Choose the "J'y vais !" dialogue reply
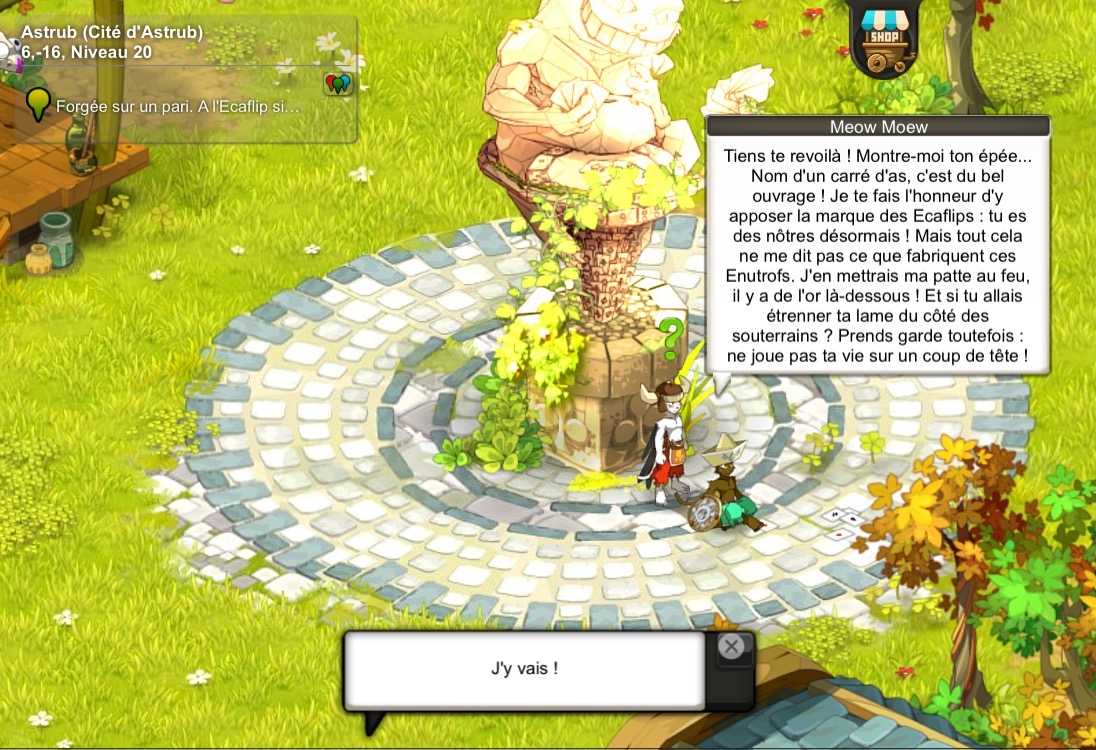The image size is (1096, 750). (x=525, y=669)
